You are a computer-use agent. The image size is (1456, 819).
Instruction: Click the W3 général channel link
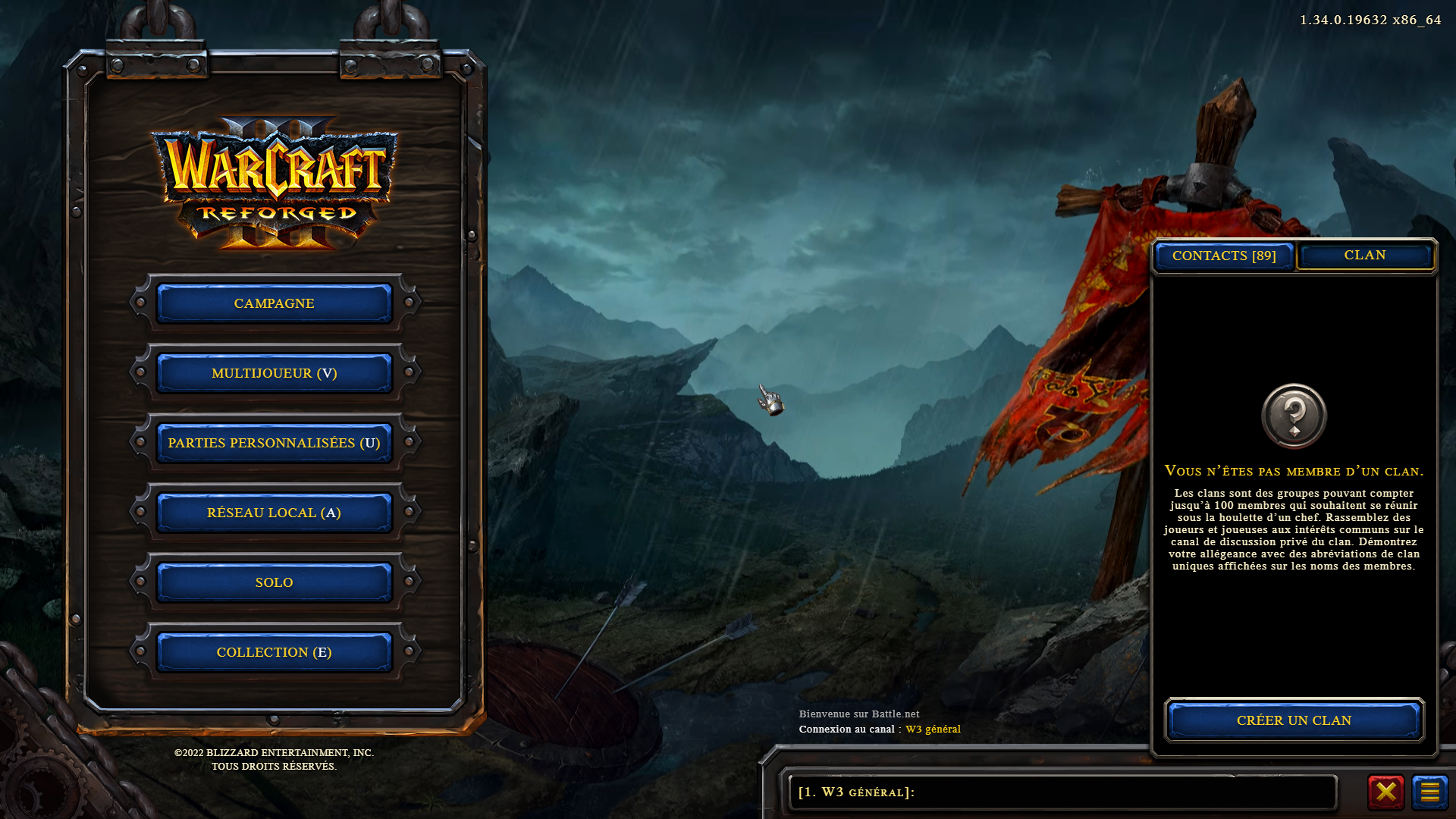(933, 730)
